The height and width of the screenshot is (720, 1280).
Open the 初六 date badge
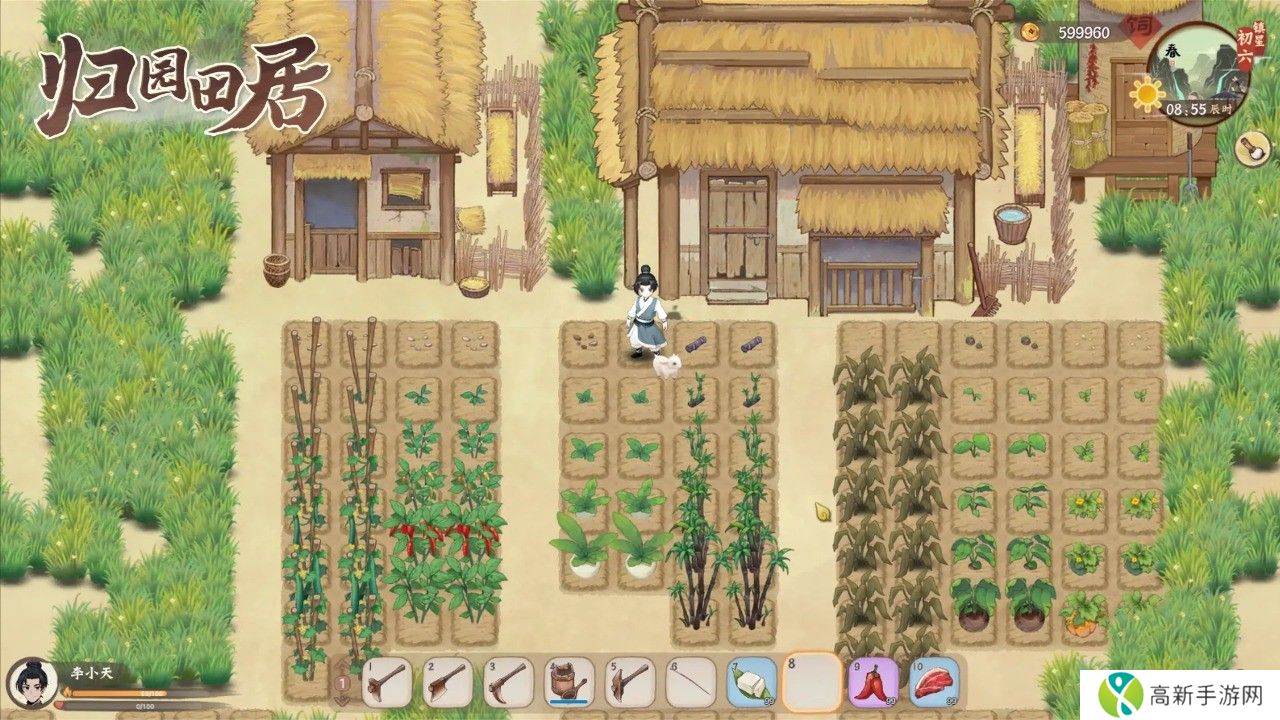(x=1247, y=47)
